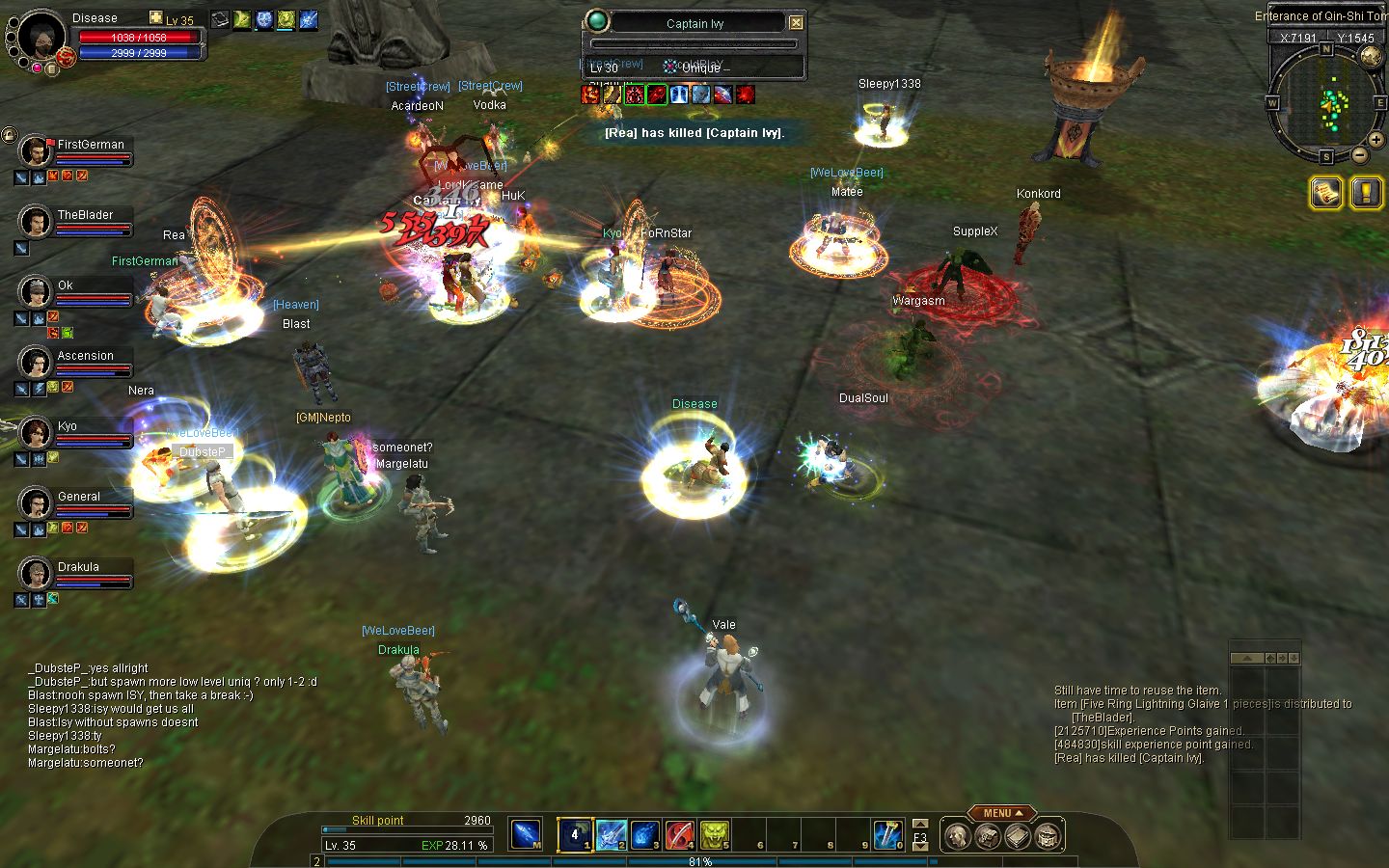Activate the red blade skill in slot 4
The height and width of the screenshot is (868, 1389).
point(680,834)
